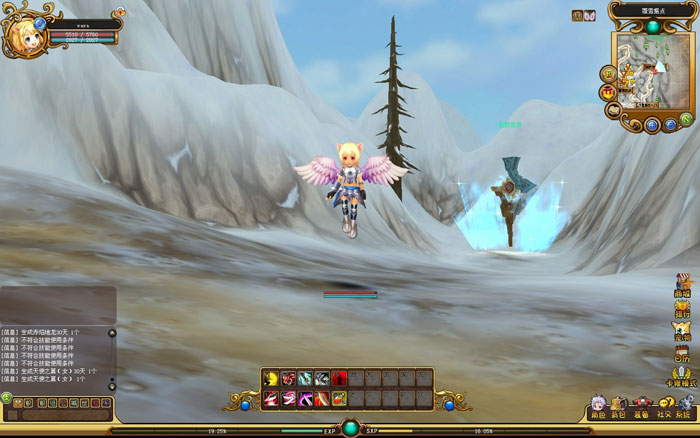
Task: Open the 日历 calendar icon
Action: pos(683,352)
